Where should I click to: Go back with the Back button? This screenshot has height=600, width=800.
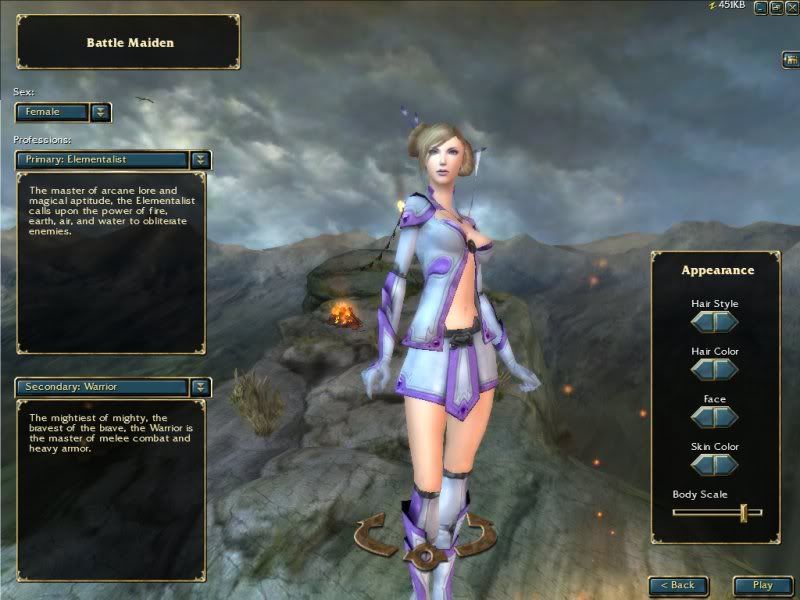coord(678,585)
